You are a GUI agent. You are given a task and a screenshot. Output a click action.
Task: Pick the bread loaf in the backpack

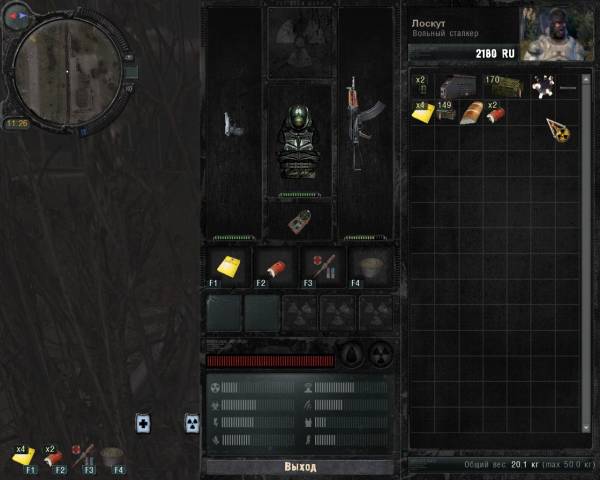click(x=472, y=112)
